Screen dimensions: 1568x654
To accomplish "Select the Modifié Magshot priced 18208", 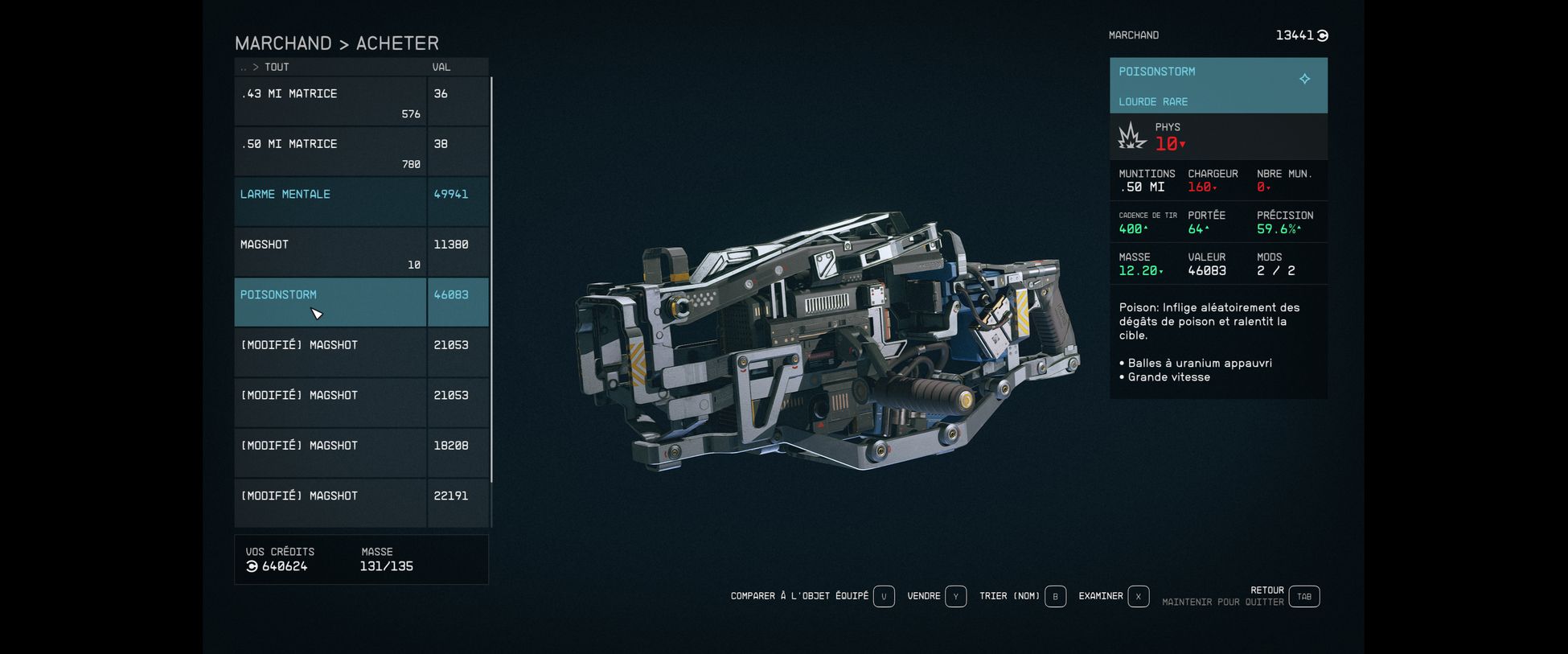I will click(330, 453).
